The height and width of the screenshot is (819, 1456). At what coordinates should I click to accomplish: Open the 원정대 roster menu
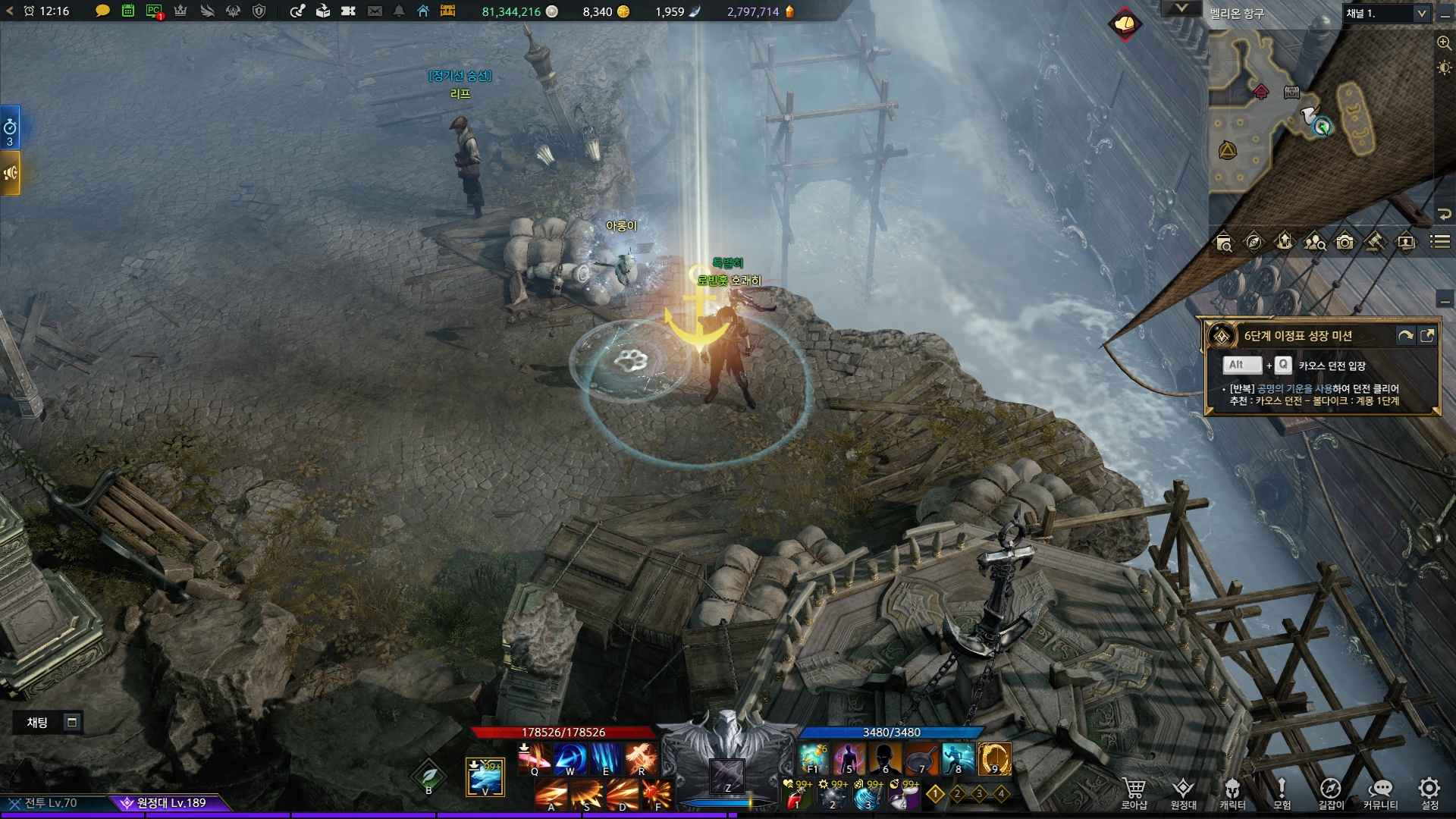[1183, 794]
